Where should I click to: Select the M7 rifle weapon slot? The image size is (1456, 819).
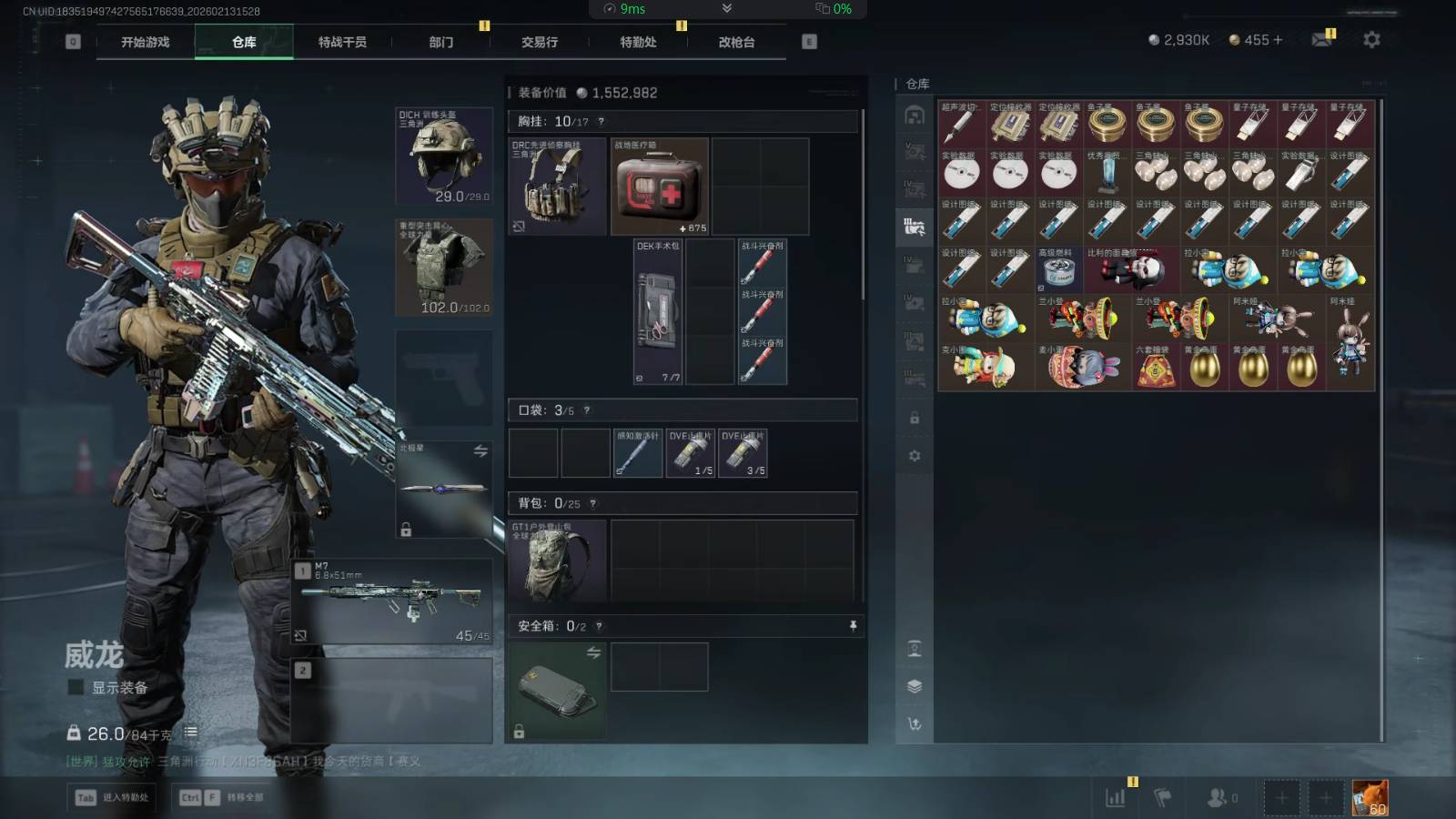point(392,601)
